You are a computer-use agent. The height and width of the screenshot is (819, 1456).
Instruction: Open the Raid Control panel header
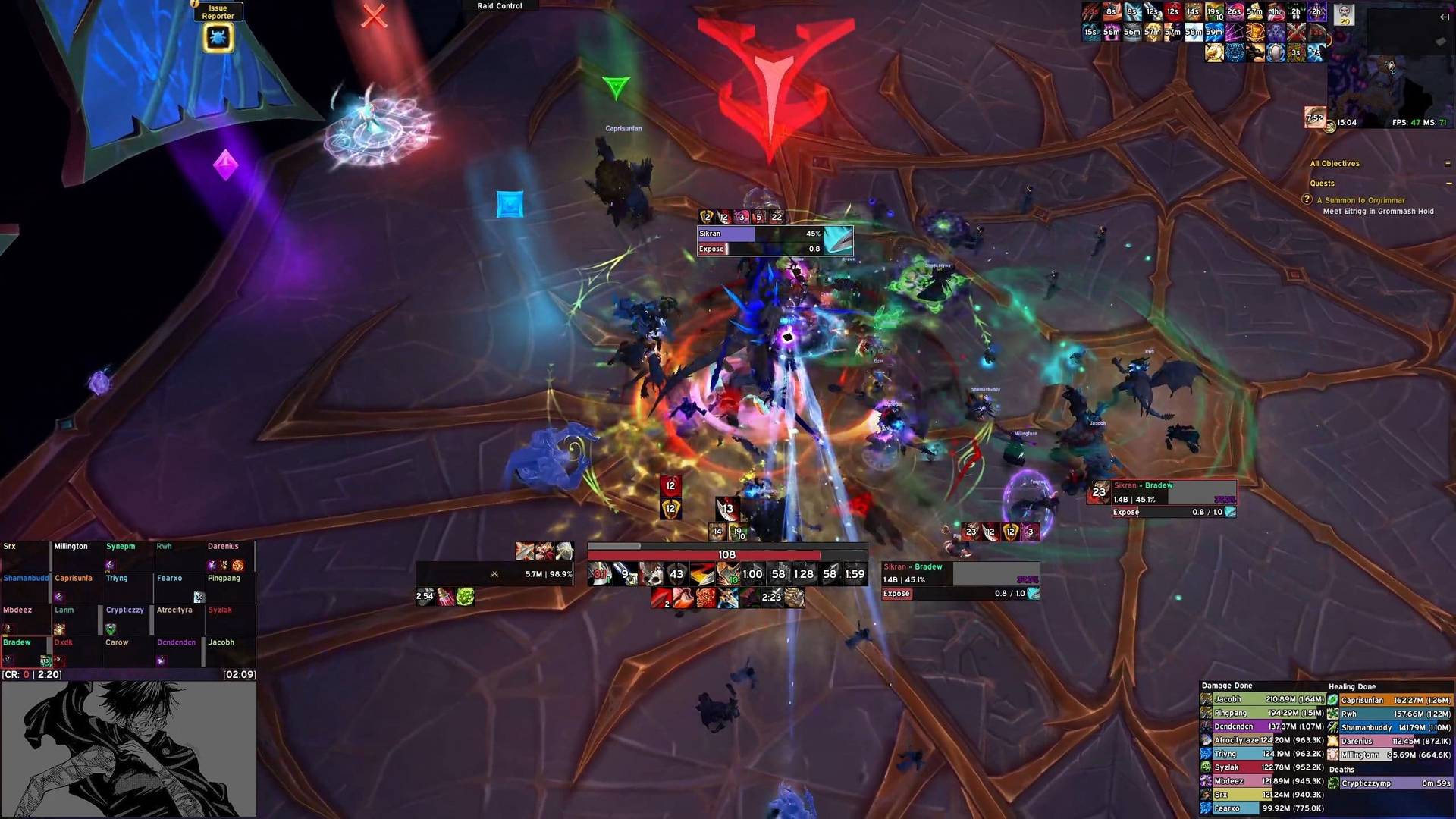pos(498,5)
